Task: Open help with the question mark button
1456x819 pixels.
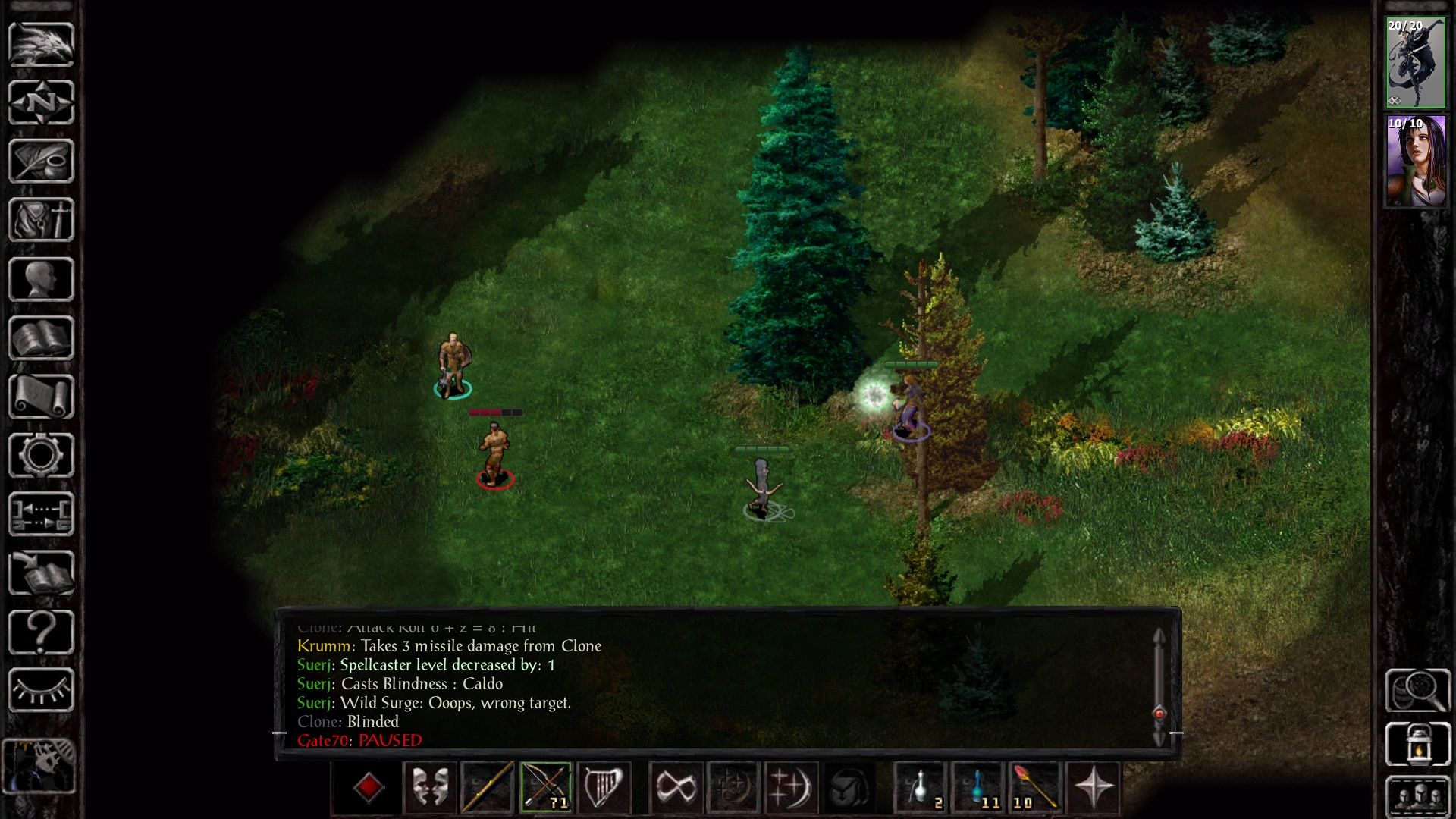Action: 41,632
